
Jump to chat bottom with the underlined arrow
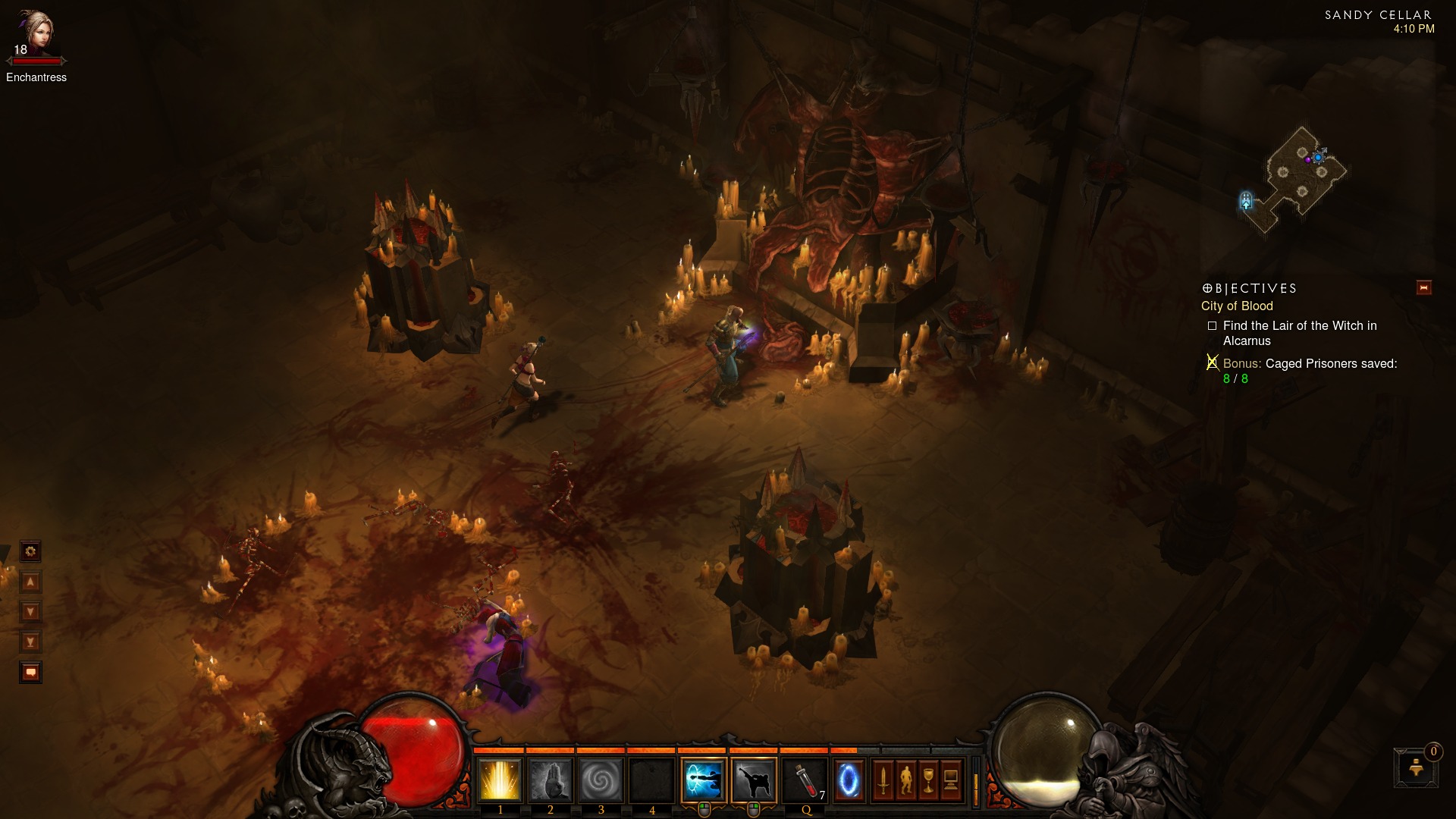pos(30,642)
